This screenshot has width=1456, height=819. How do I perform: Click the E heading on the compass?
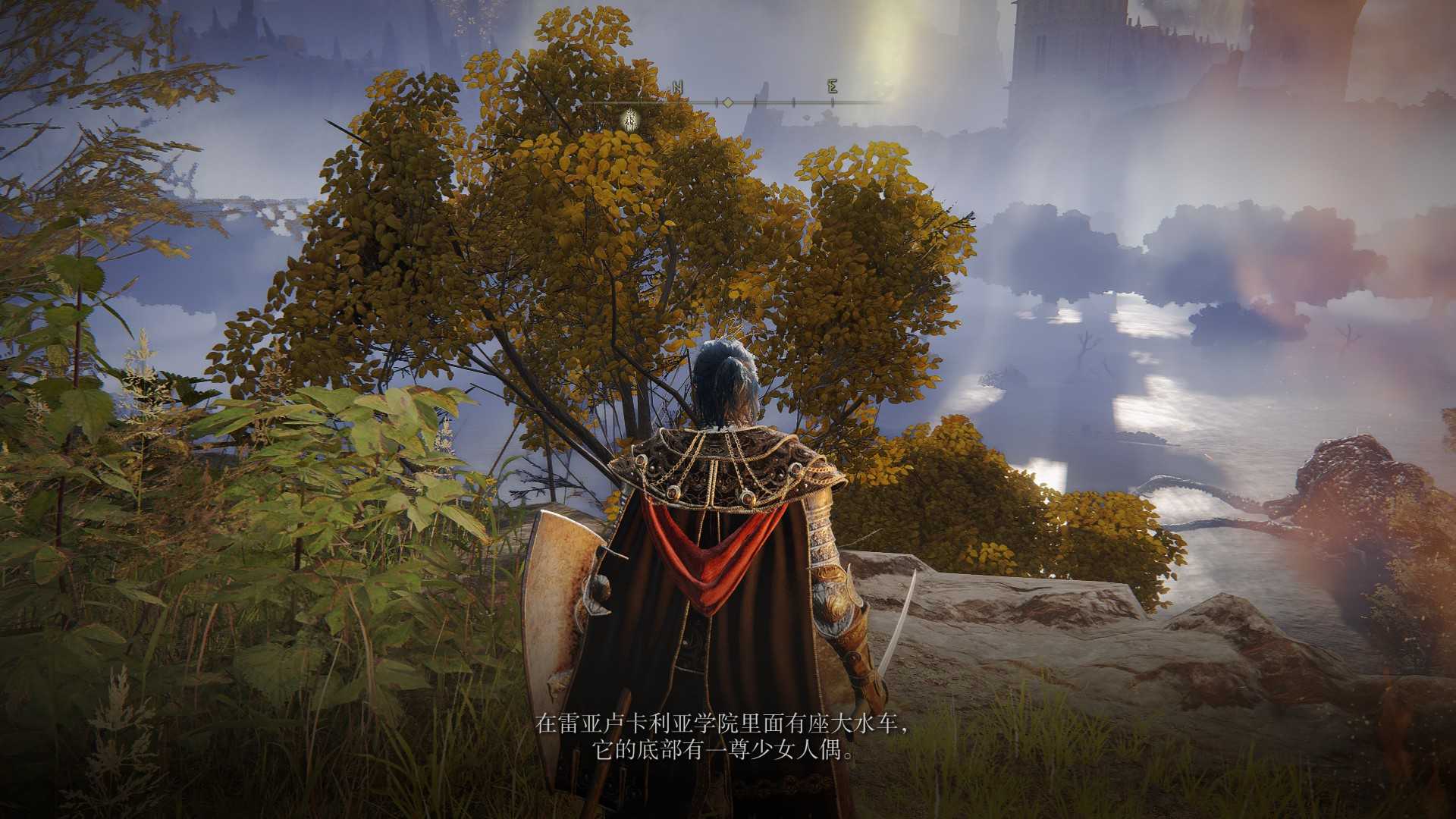(x=832, y=86)
